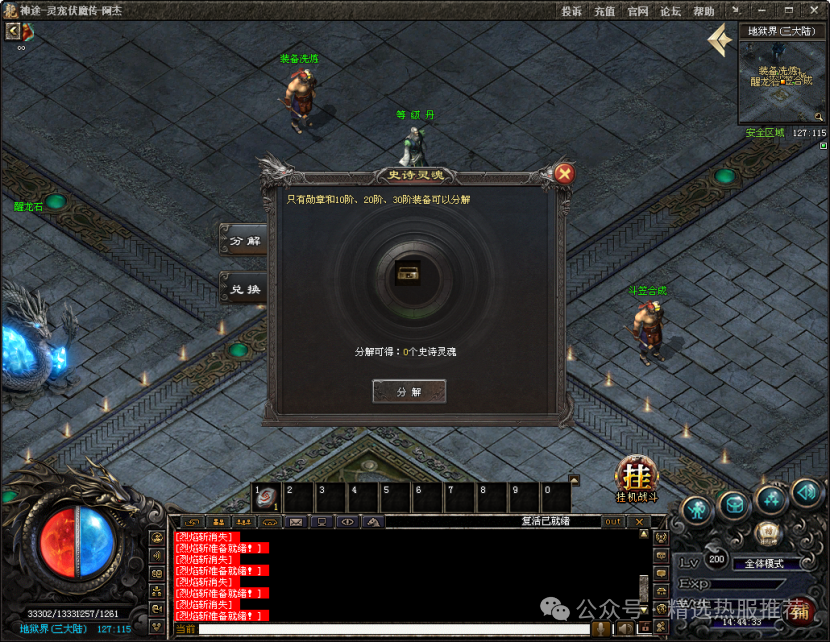Toggle 挂机战斗 auto-battle button
This screenshot has height=642, width=830.
click(x=635, y=475)
